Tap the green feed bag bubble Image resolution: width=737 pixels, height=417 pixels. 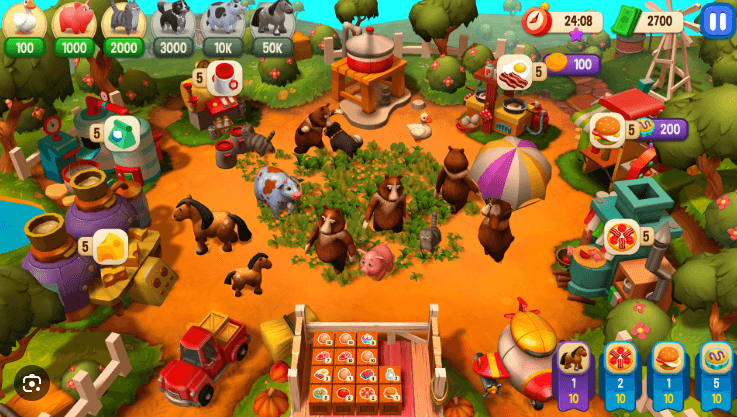pyautogui.click(x=121, y=132)
